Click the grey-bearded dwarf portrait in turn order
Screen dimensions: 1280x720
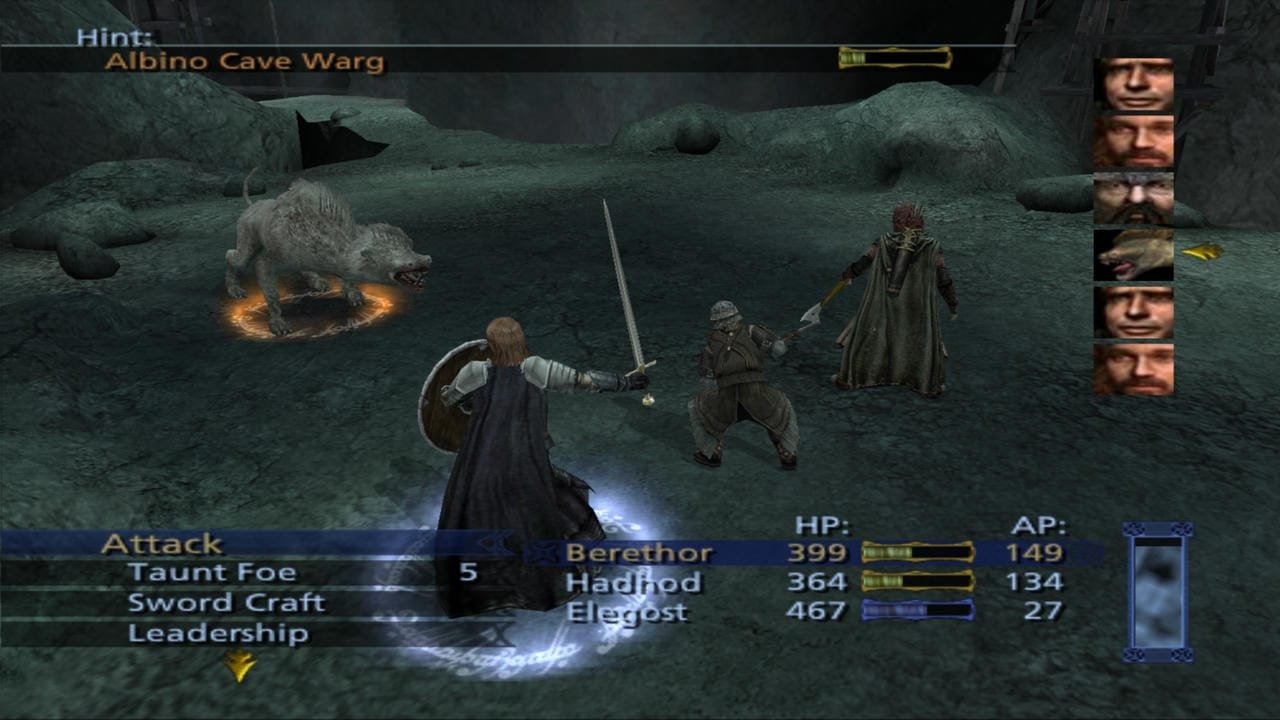(x=1133, y=198)
